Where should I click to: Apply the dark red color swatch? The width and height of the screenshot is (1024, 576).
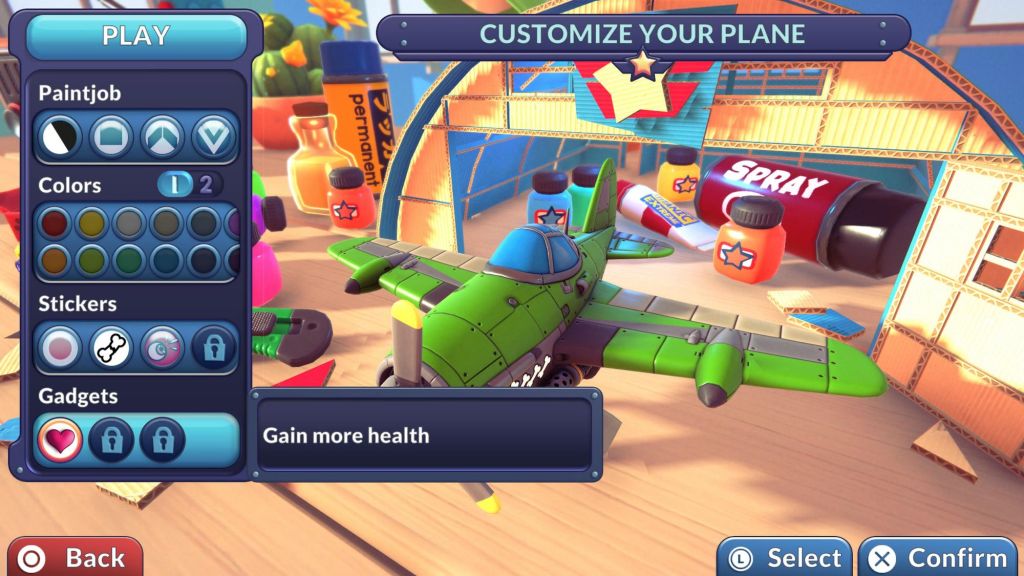[55, 222]
